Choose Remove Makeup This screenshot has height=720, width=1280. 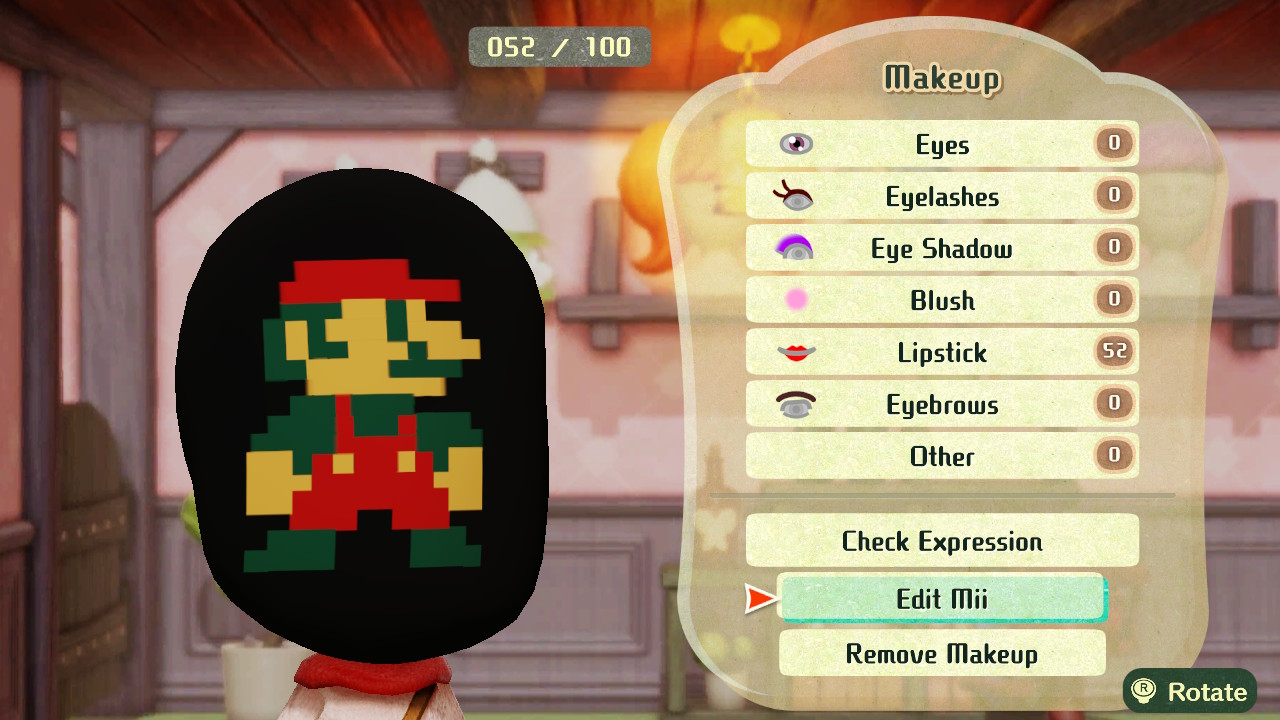coord(941,654)
